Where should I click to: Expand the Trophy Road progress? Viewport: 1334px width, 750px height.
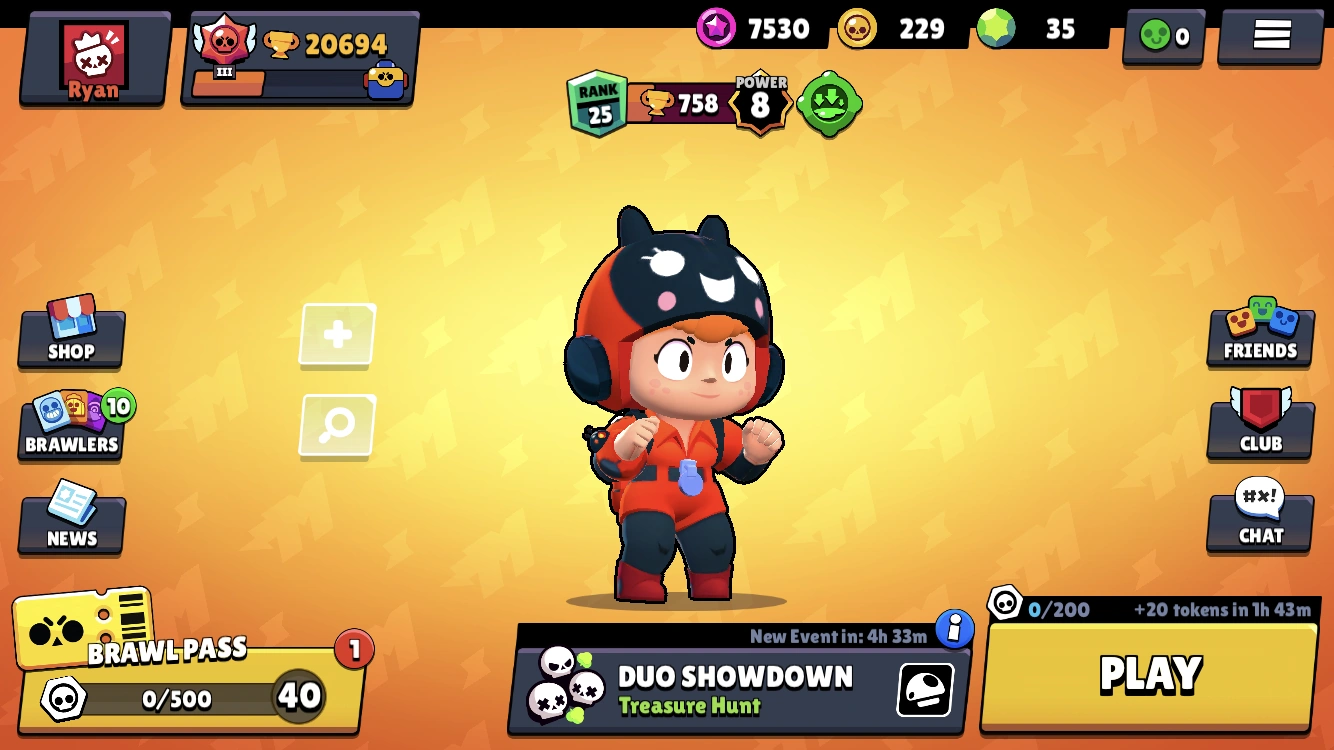pos(300,55)
